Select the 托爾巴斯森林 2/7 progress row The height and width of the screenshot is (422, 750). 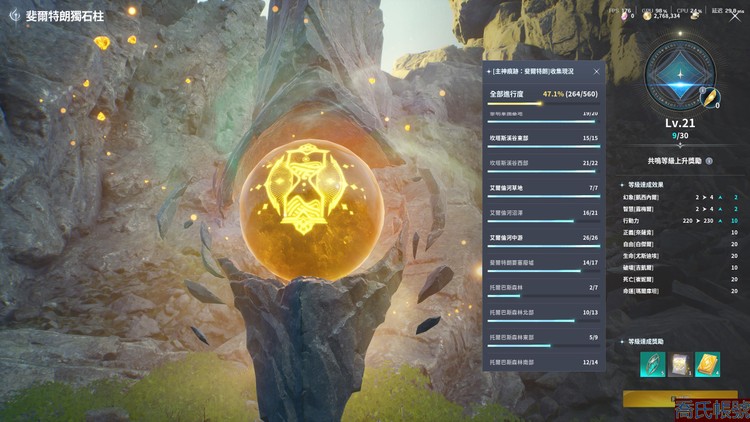pyautogui.click(x=543, y=288)
